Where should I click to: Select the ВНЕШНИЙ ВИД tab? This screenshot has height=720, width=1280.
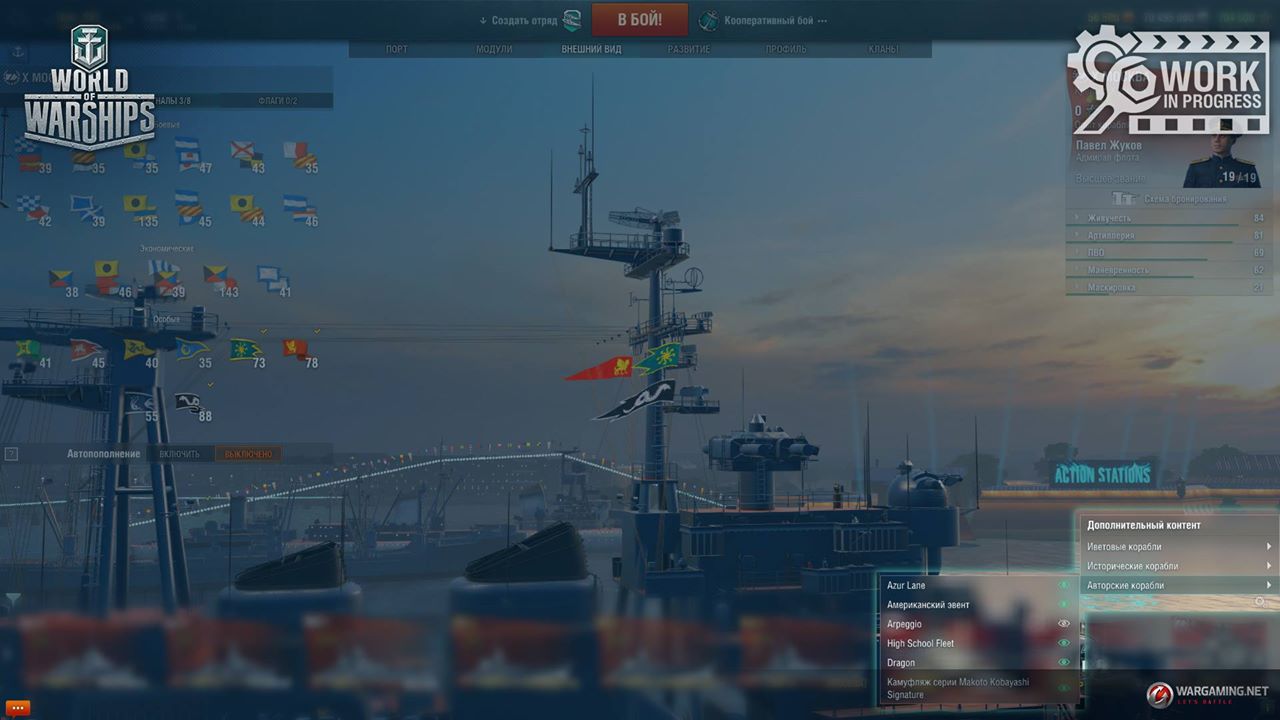pos(591,49)
